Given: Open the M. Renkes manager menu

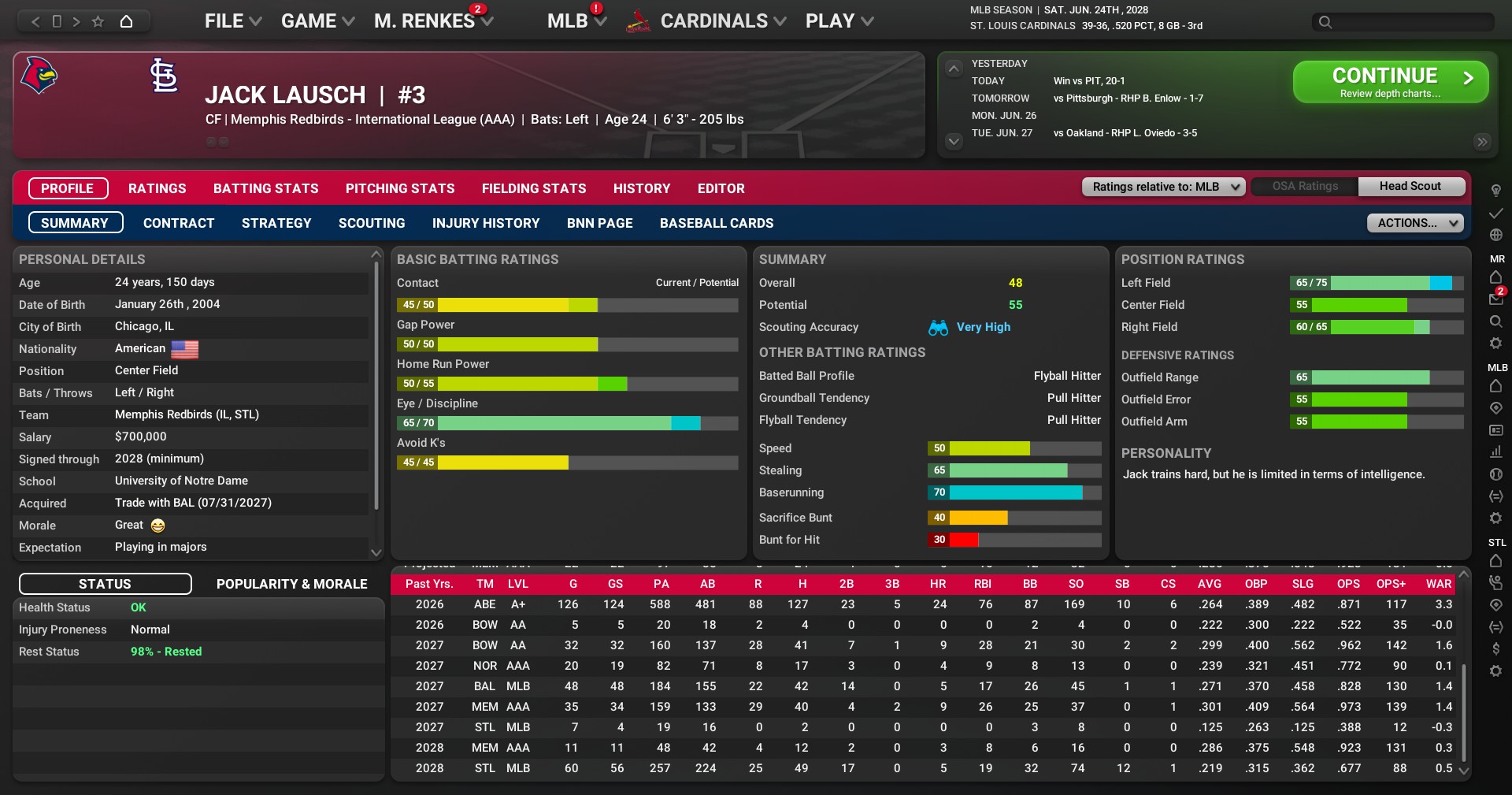Looking at the screenshot, I should pyautogui.click(x=433, y=21).
